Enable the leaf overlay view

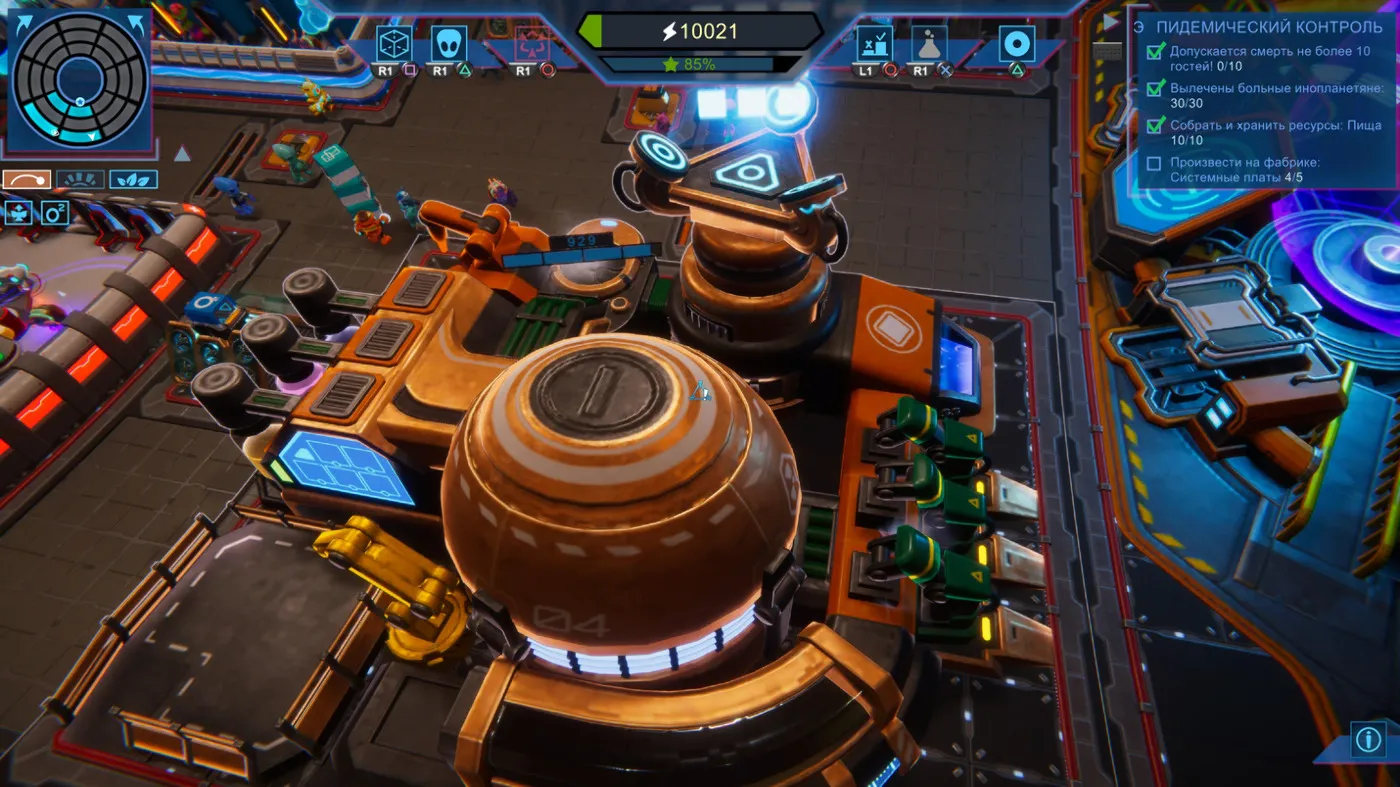[x=133, y=180]
